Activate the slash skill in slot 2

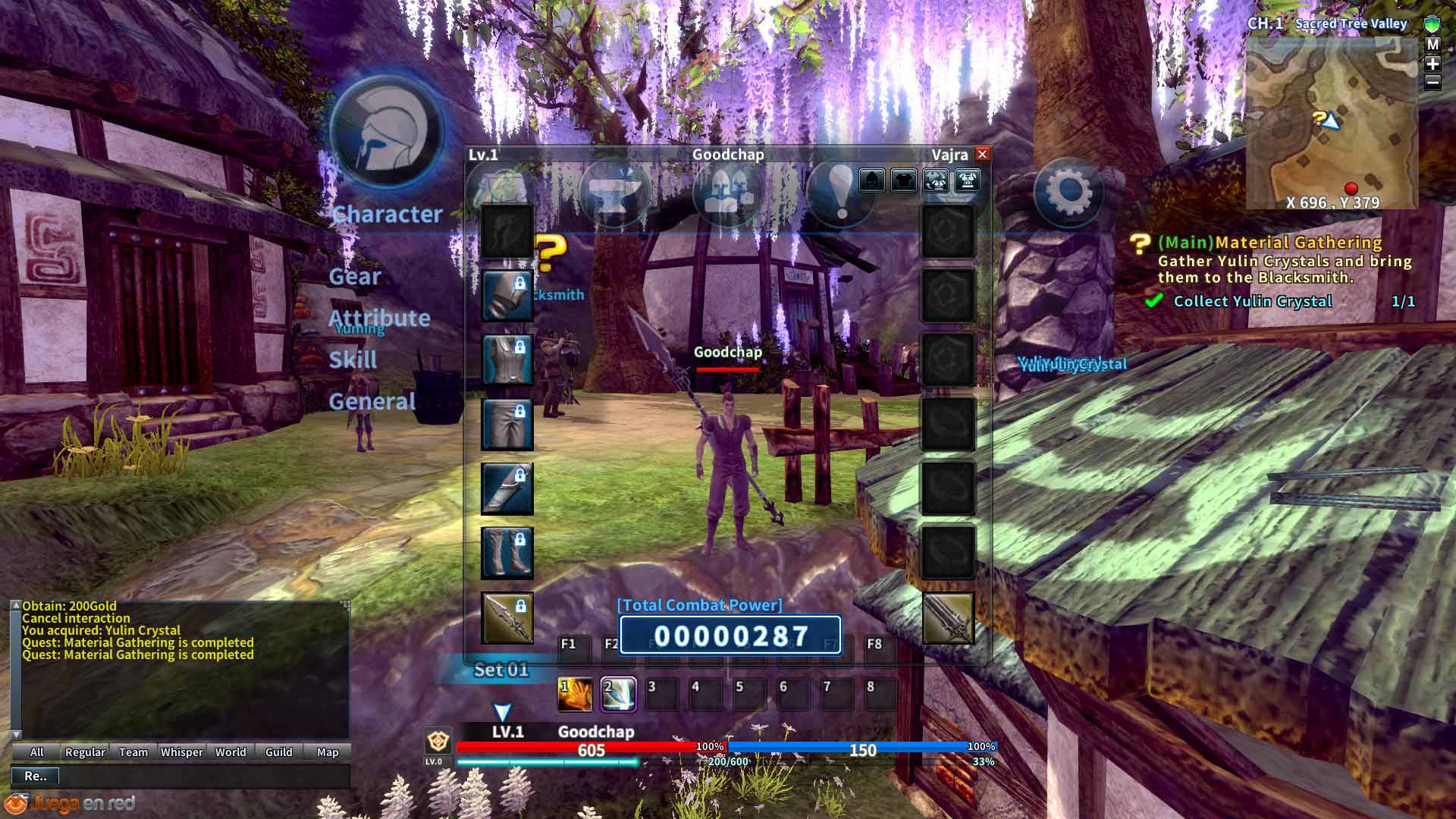click(x=618, y=695)
